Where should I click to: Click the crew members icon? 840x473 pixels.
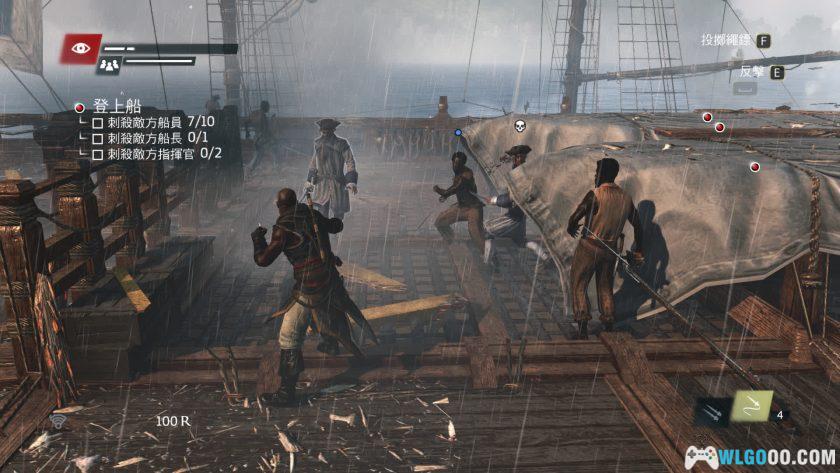109,65
